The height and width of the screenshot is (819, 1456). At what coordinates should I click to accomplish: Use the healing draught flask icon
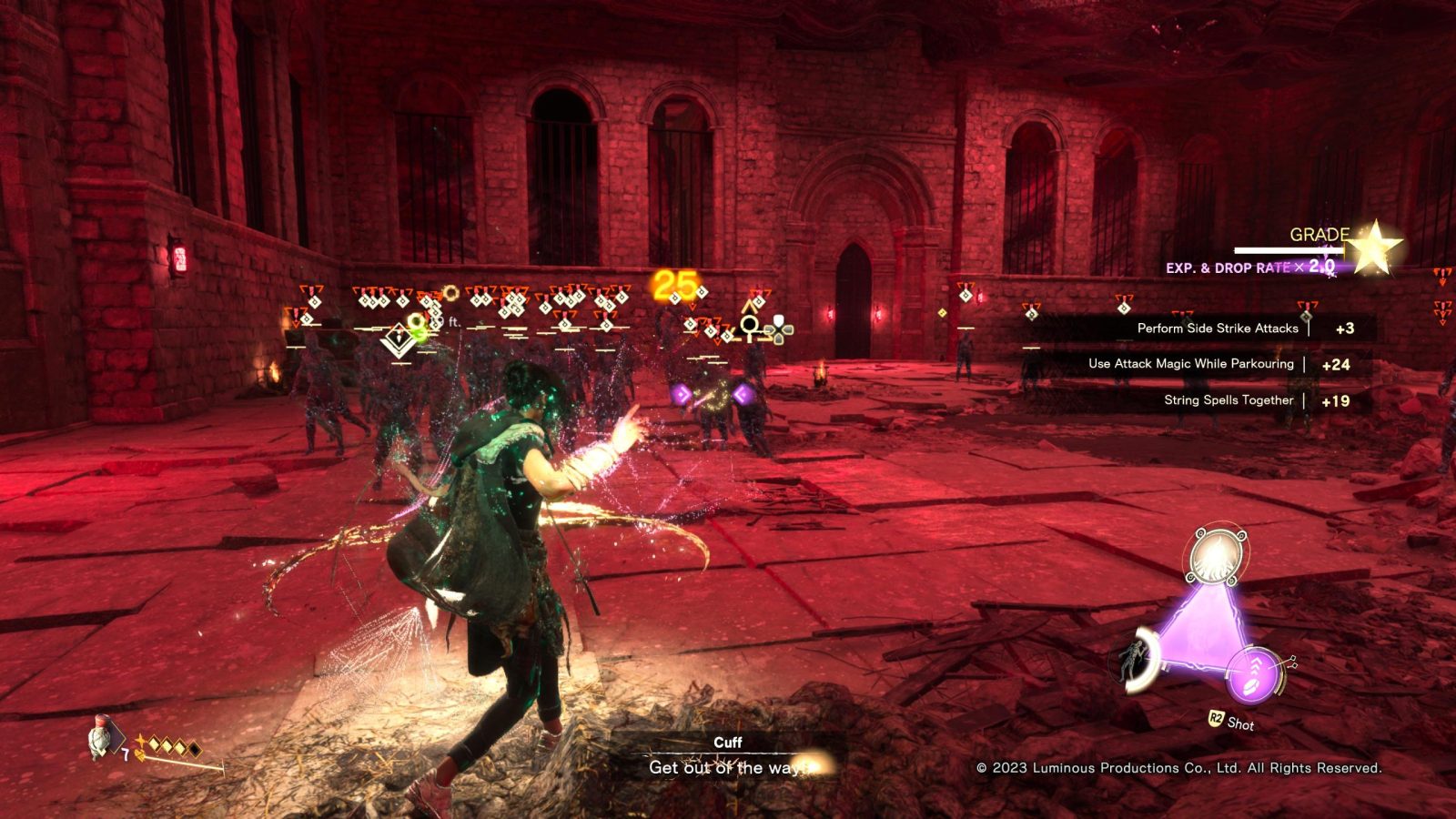point(100,737)
